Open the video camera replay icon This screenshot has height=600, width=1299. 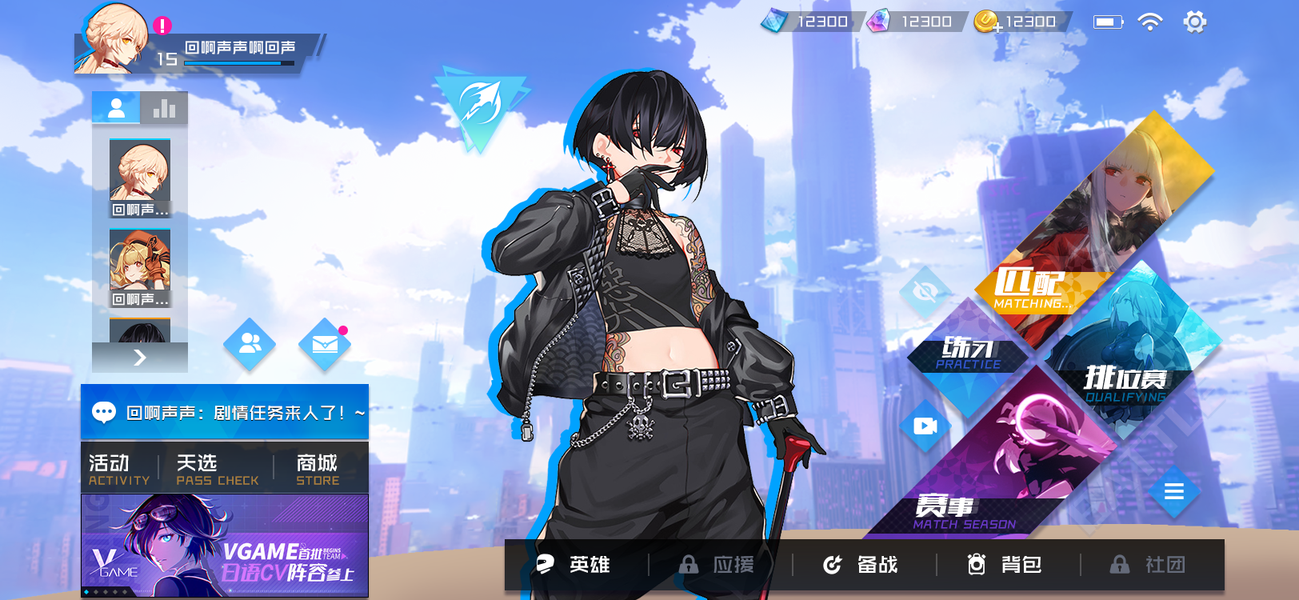[924, 426]
